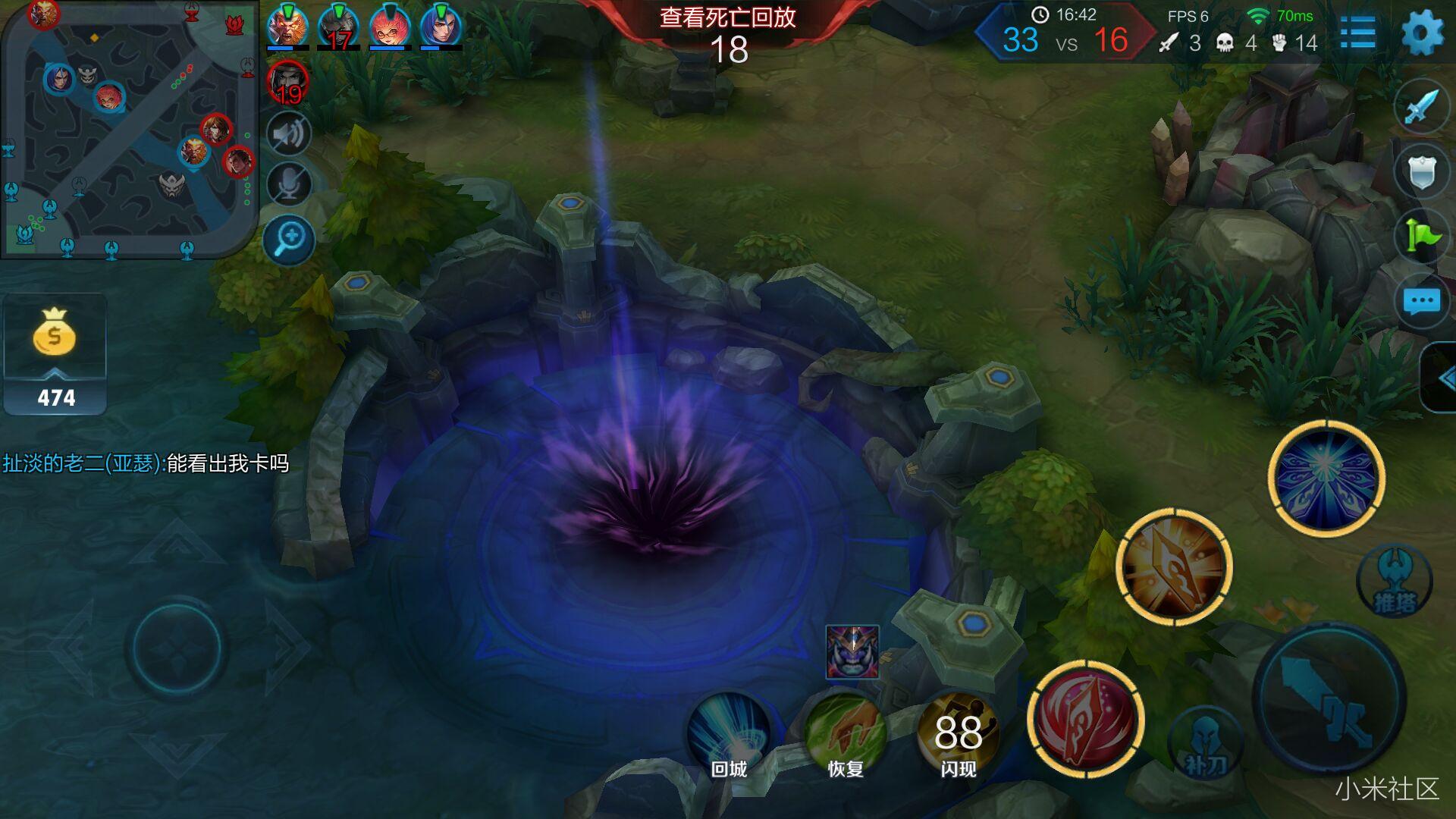Send the green flag rally signal

point(1421,236)
